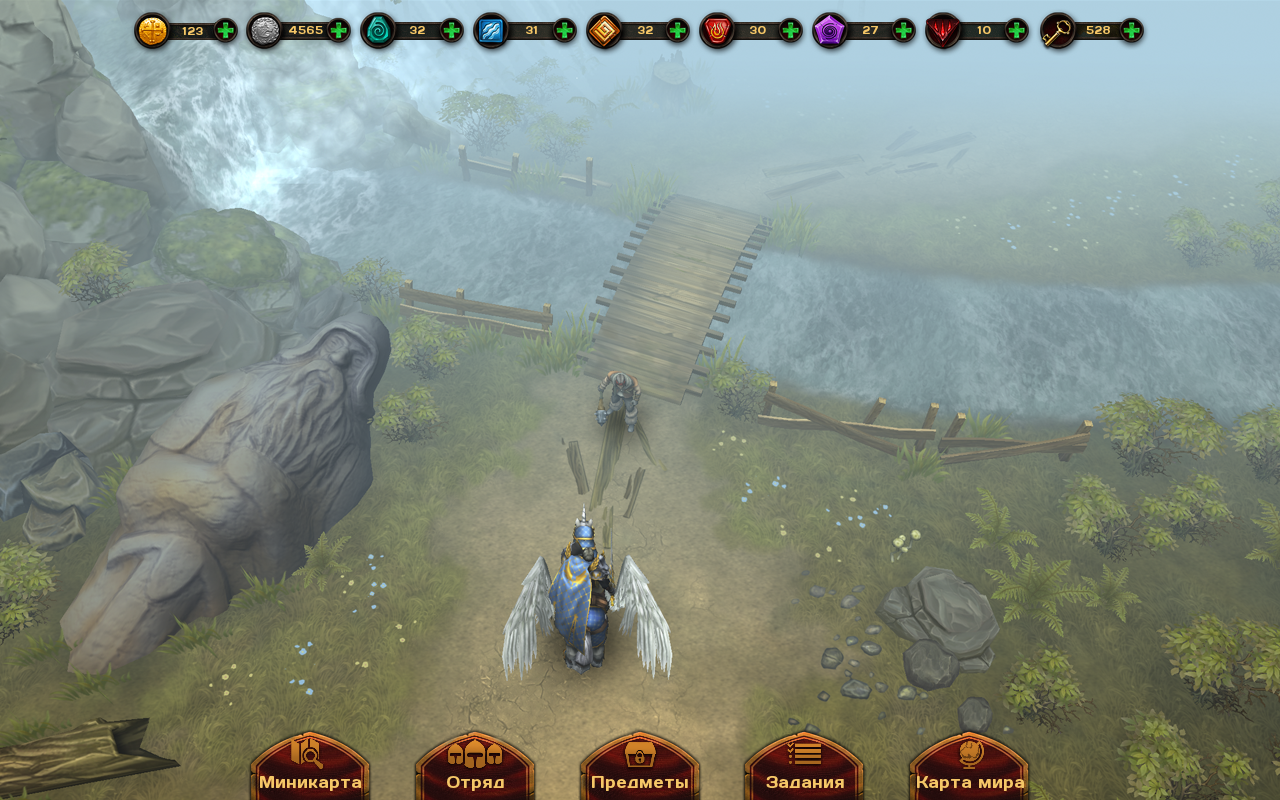Add orange square rune via plus button
Image resolution: width=1280 pixels, height=800 pixels.
click(678, 30)
